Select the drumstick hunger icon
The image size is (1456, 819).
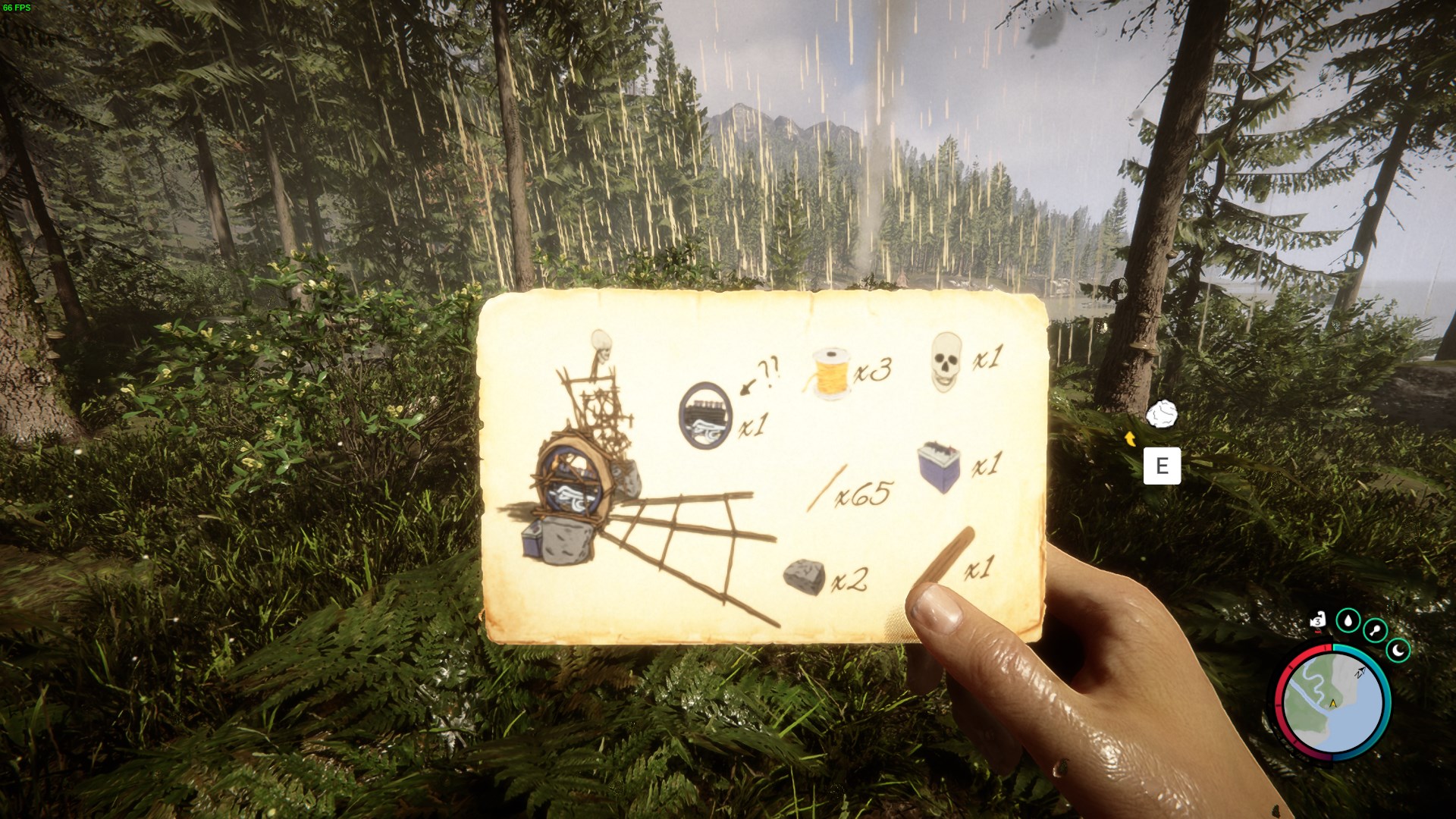tap(1375, 629)
